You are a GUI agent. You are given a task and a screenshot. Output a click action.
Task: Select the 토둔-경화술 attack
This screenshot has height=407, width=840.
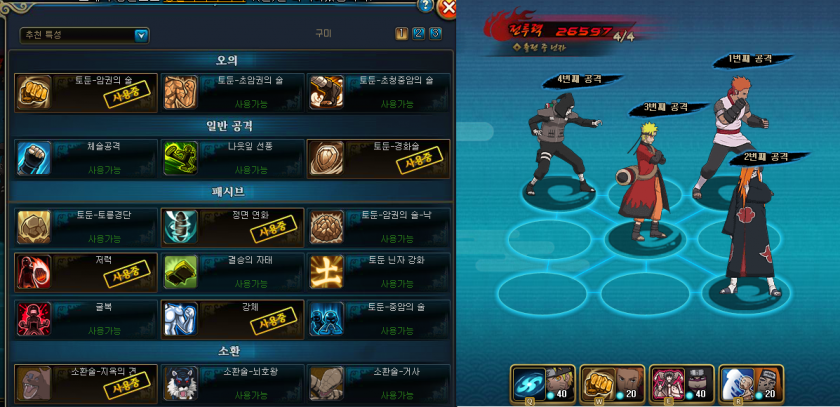(376, 158)
